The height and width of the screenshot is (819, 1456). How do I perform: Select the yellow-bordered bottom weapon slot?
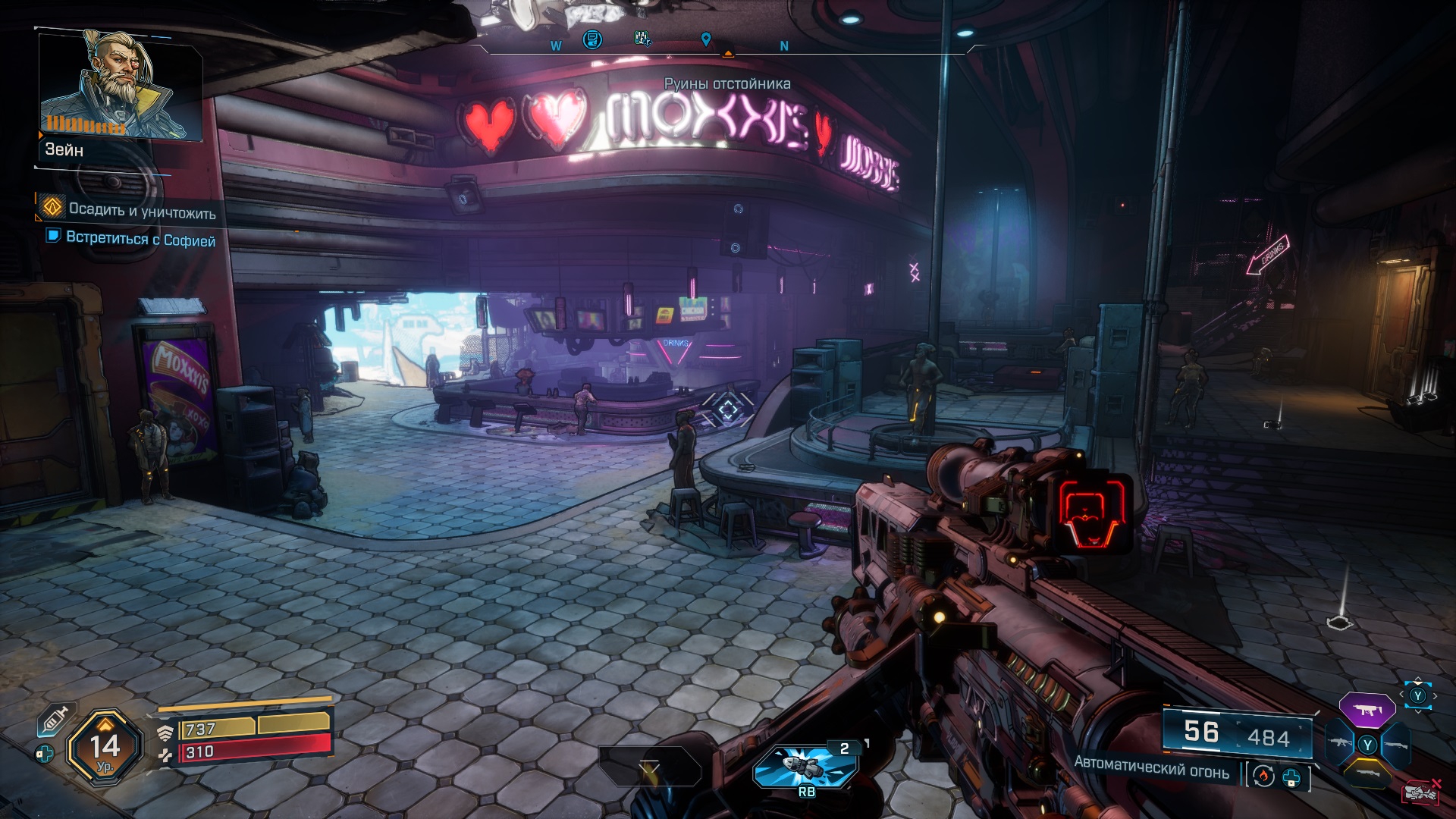point(1367,773)
